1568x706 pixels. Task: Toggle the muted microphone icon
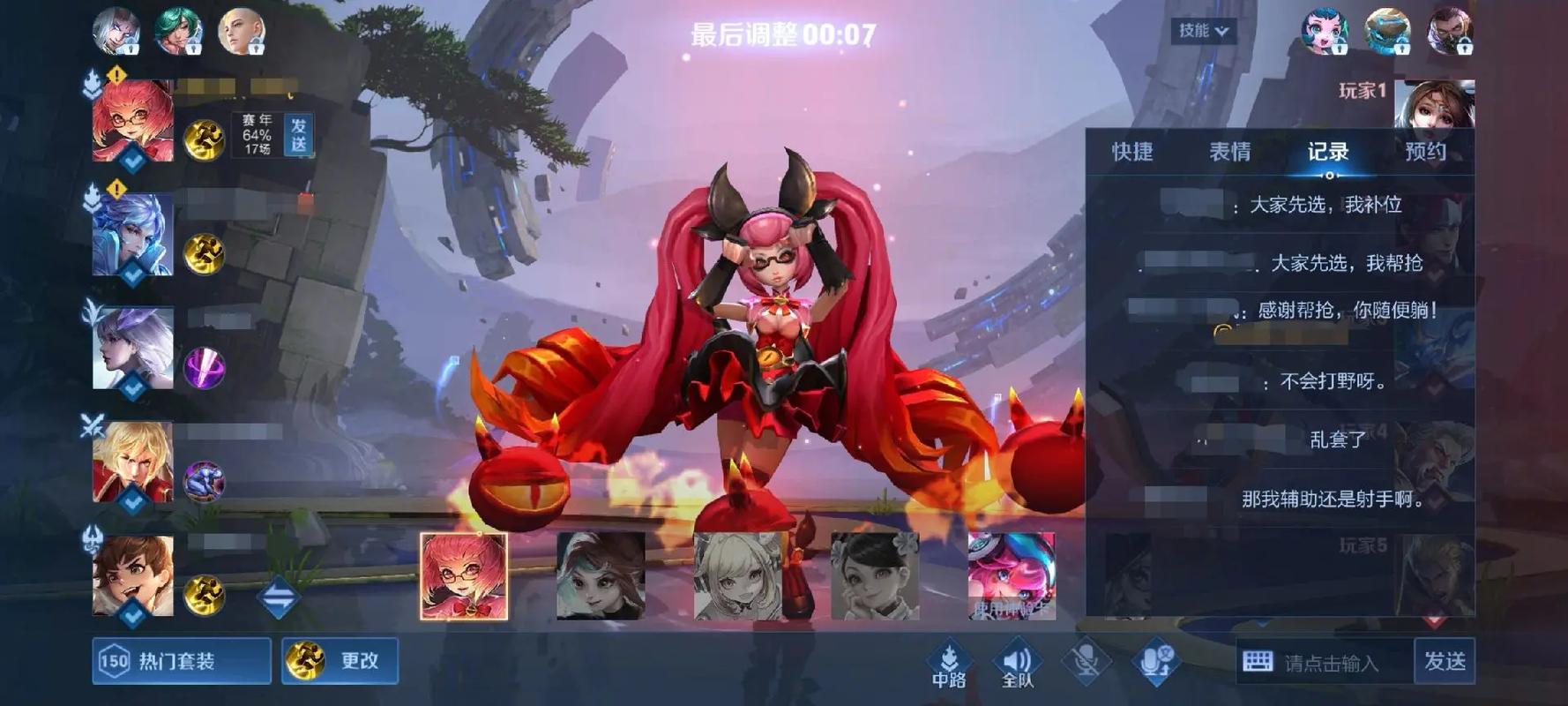click(1086, 661)
